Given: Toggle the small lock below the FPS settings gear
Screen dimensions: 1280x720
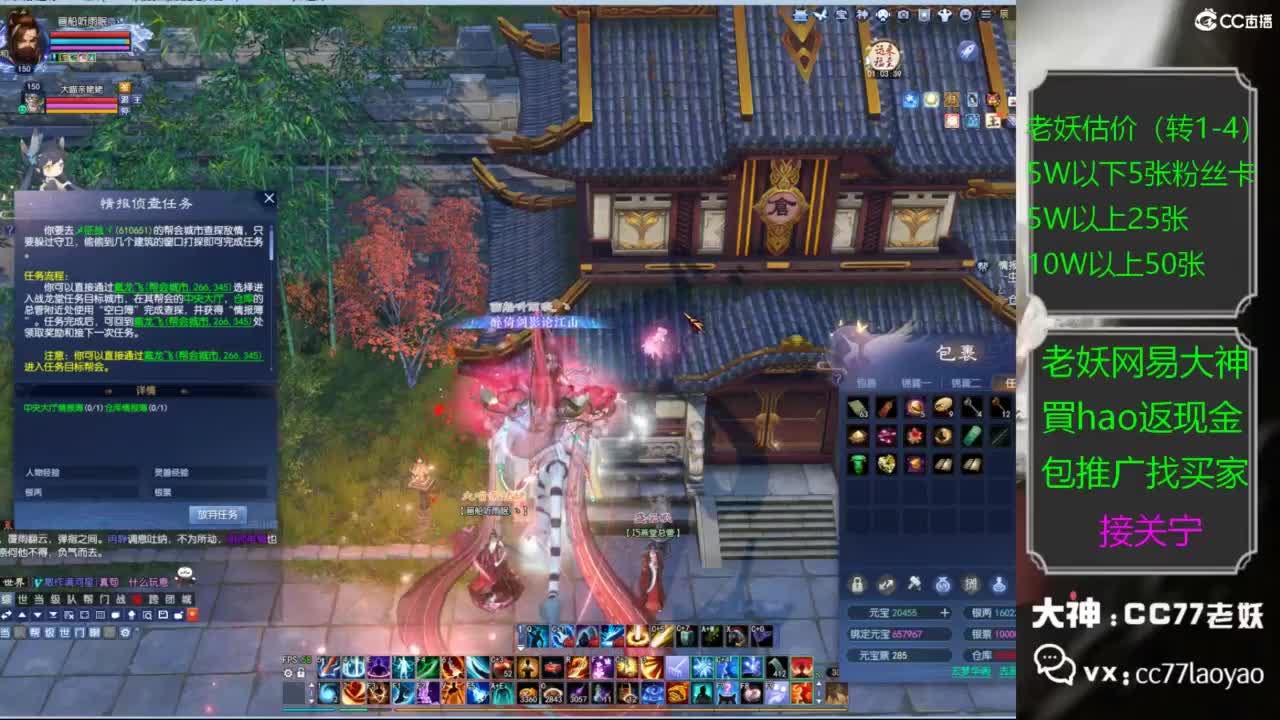Looking at the screenshot, I should [x=300, y=673].
